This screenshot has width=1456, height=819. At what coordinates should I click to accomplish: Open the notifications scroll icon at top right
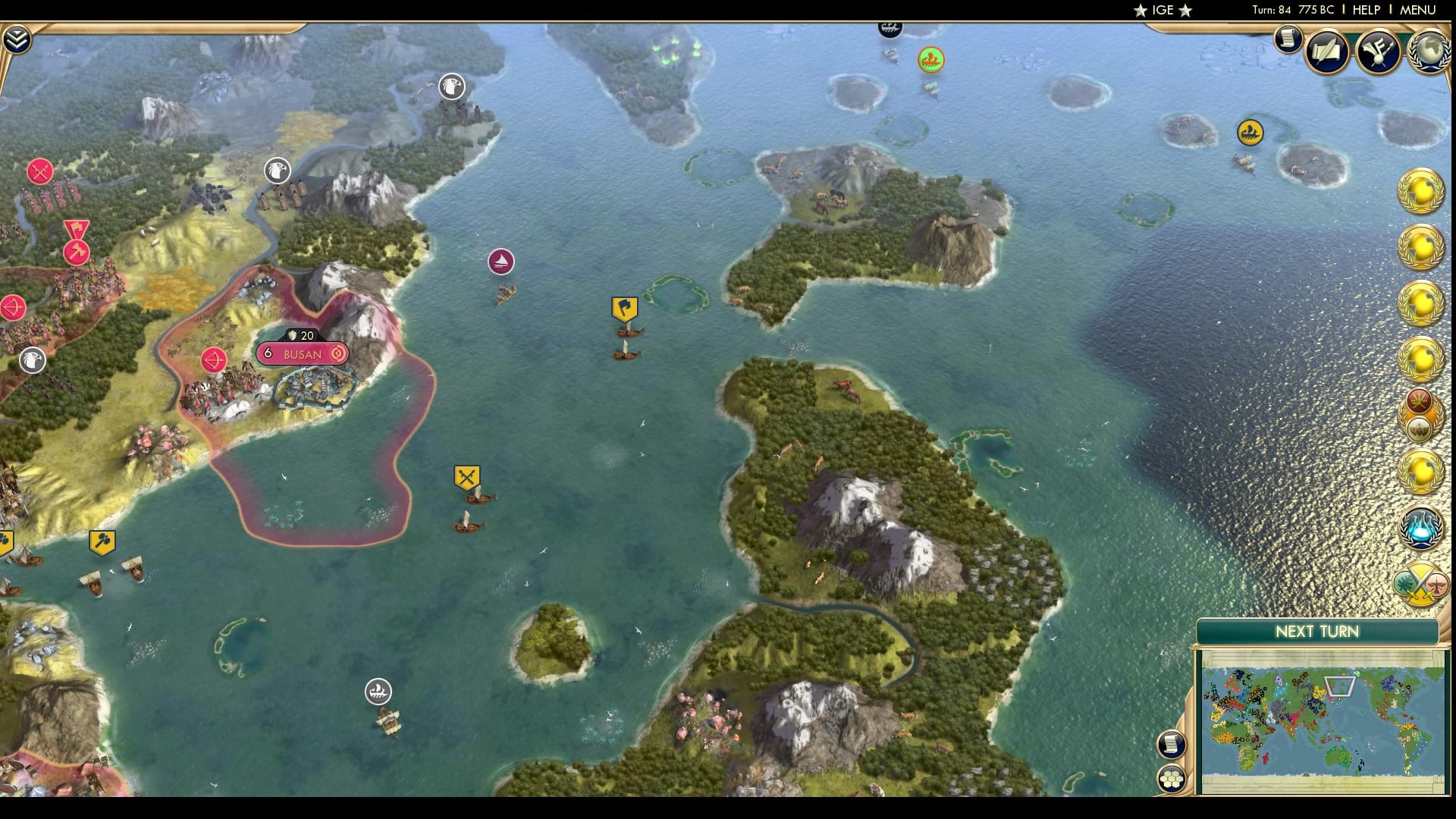(1287, 40)
